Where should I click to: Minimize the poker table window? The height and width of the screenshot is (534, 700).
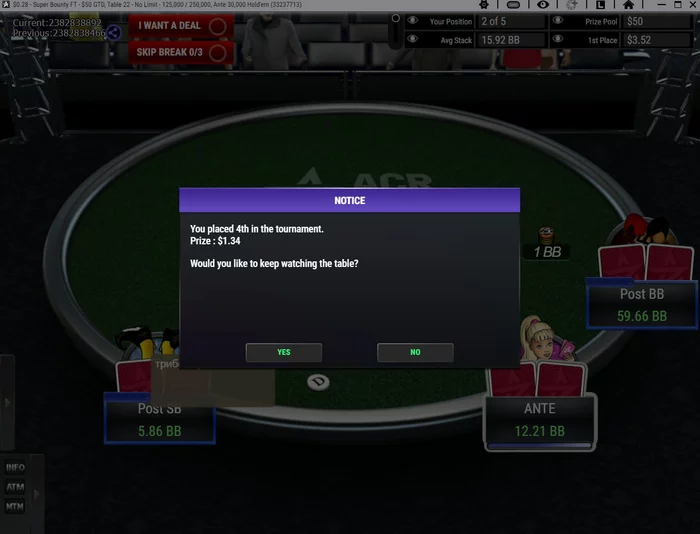pos(660,5)
